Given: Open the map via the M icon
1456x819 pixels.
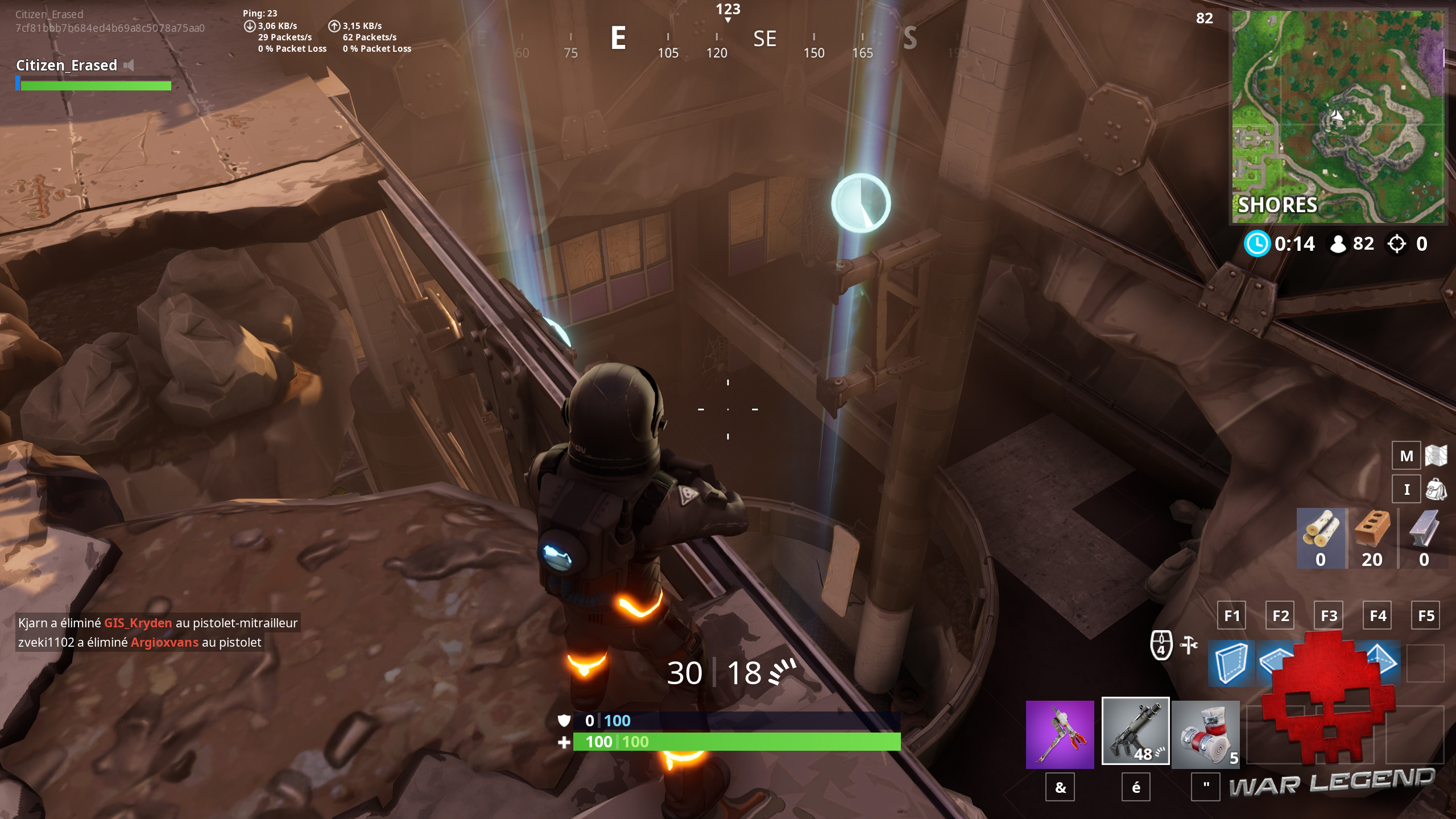Looking at the screenshot, I should point(1407,456).
